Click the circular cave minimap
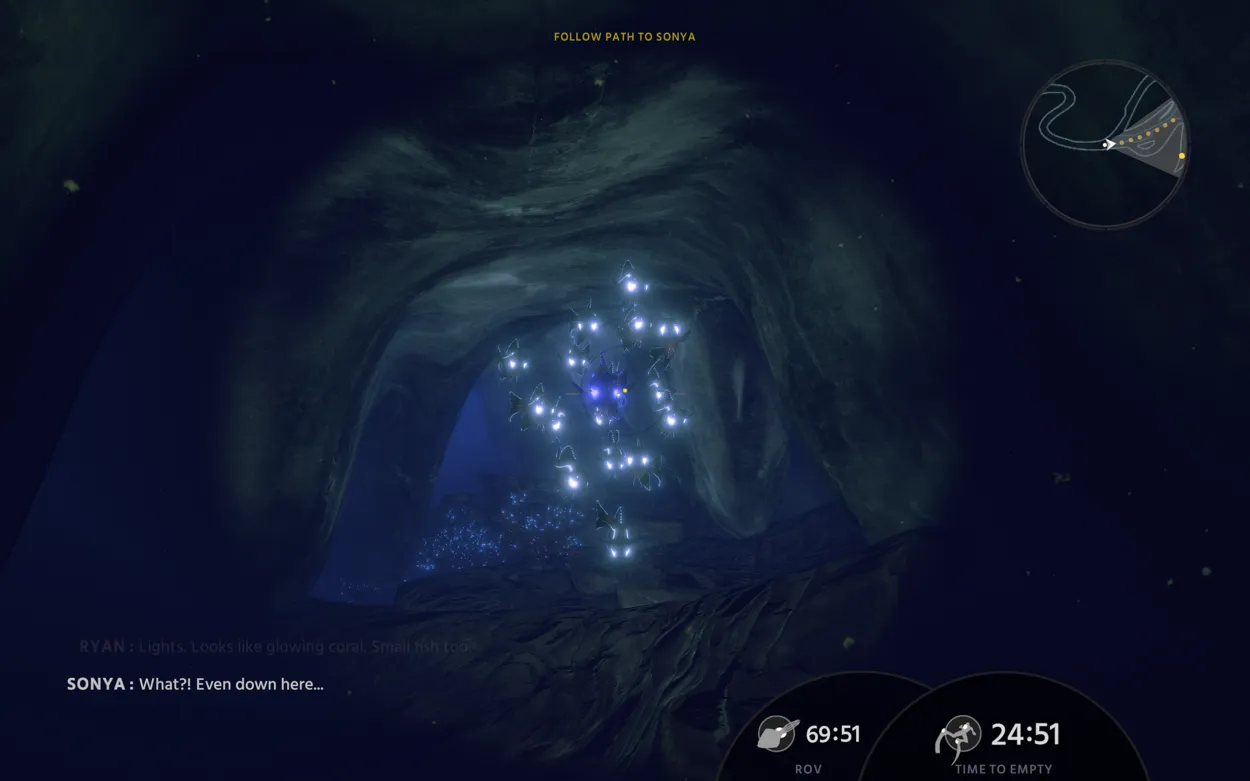Image resolution: width=1250 pixels, height=781 pixels. (1105, 144)
